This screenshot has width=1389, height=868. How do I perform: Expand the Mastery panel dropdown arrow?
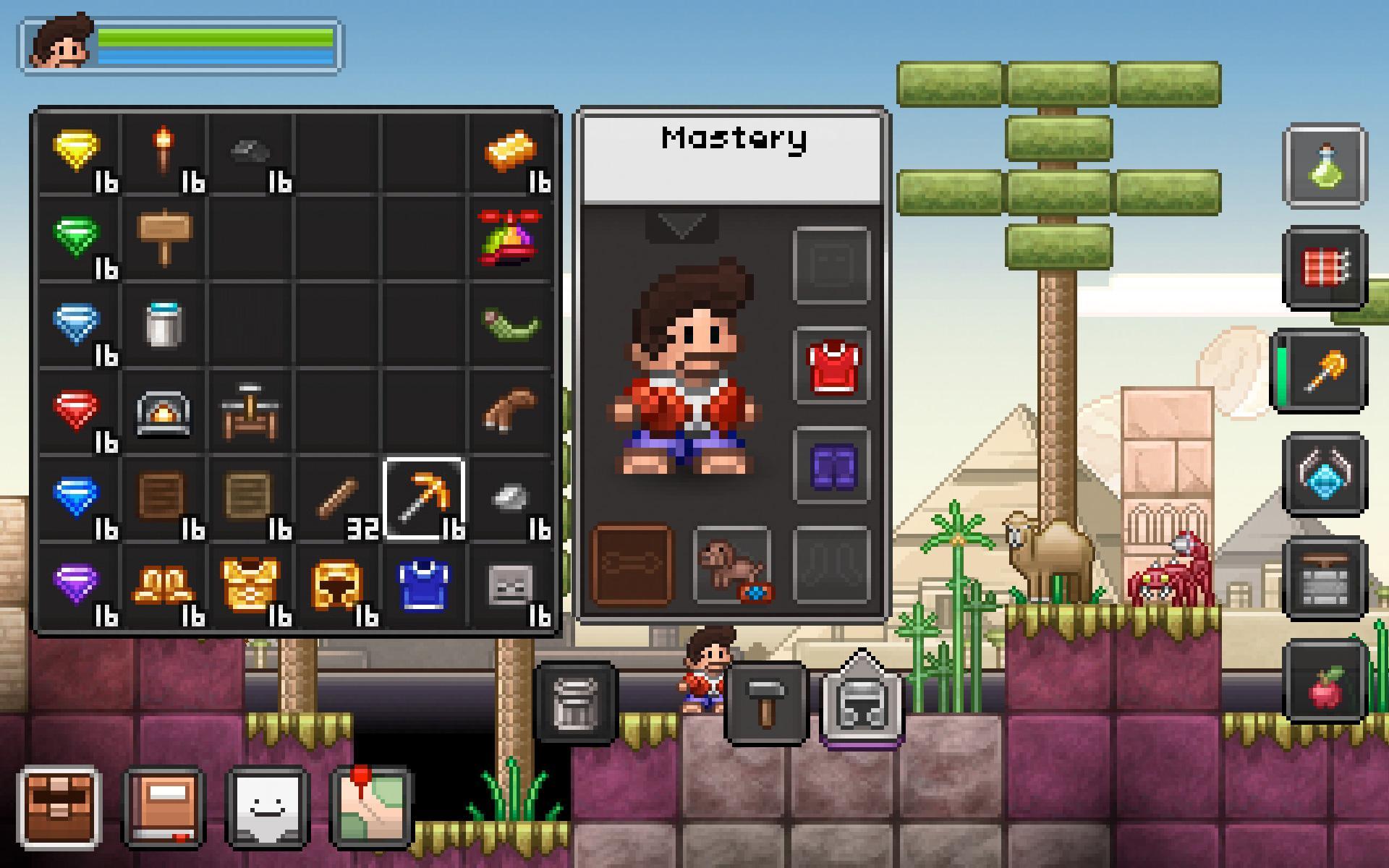click(681, 226)
